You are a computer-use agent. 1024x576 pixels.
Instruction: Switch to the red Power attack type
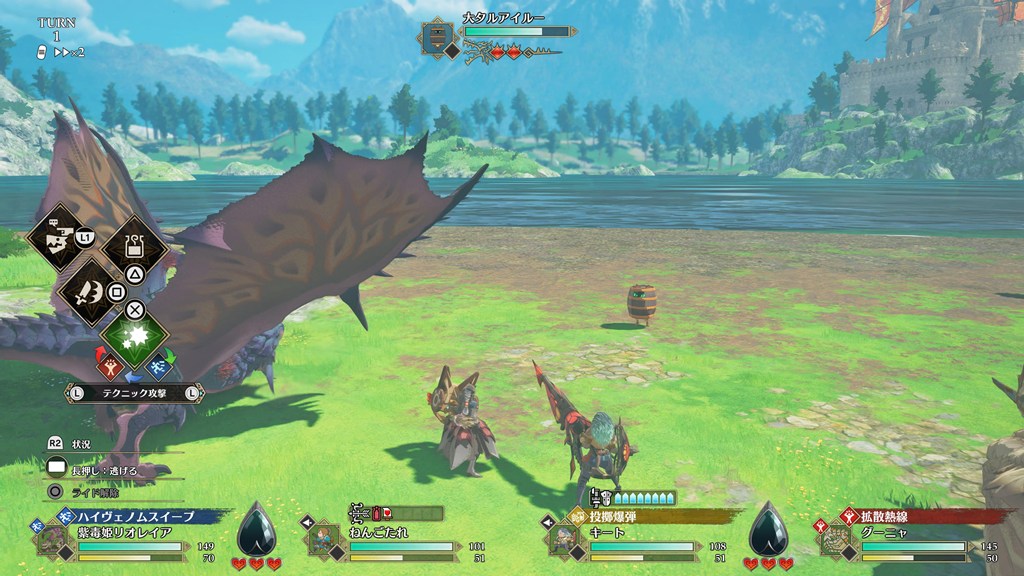click(x=111, y=368)
